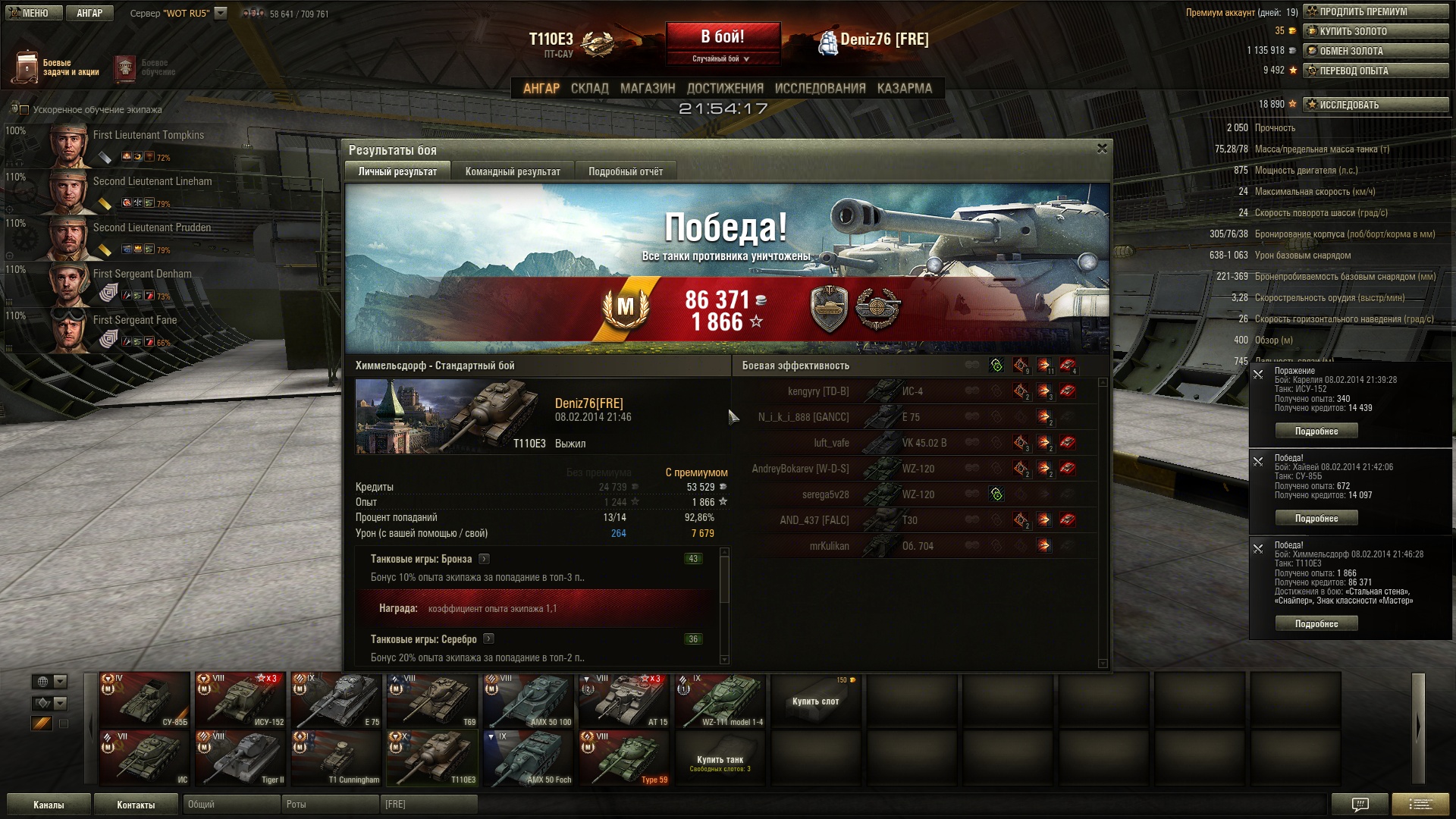Choose the AMX 50 Foch tank
Viewport: 1456px width, 819px height.
tap(529, 758)
